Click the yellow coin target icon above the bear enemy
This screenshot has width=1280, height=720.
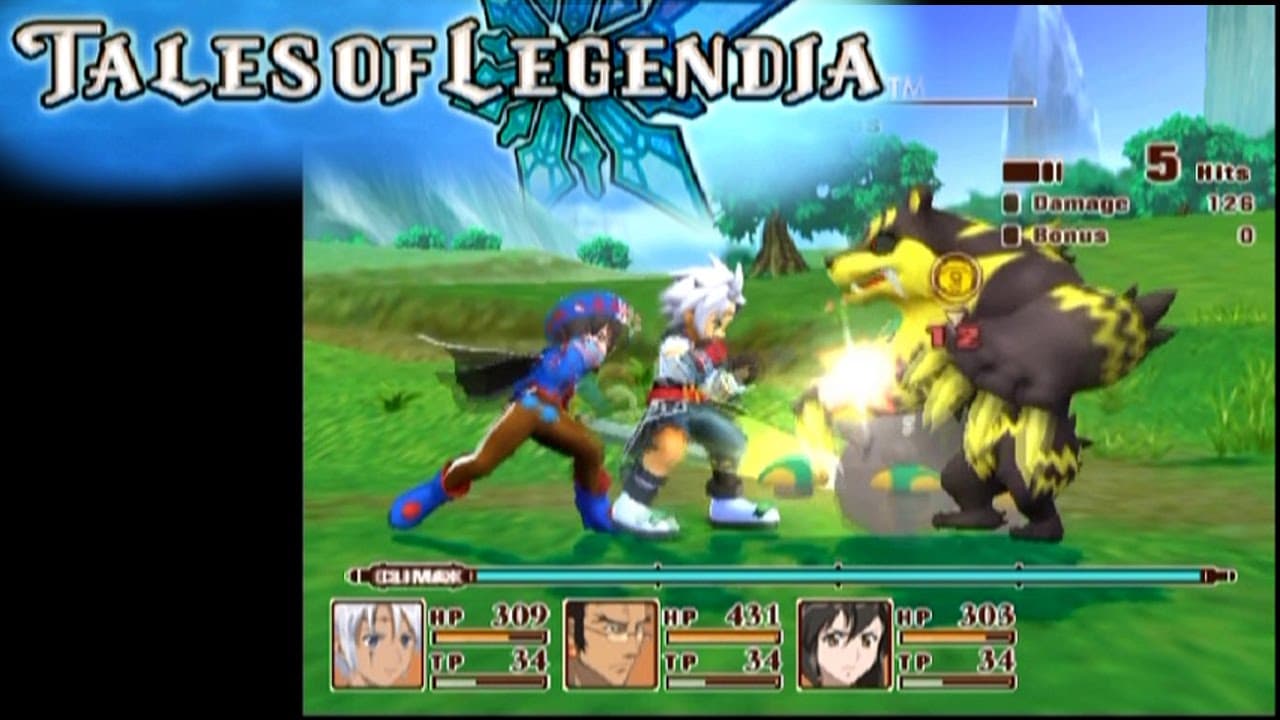pyautogui.click(x=955, y=275)
